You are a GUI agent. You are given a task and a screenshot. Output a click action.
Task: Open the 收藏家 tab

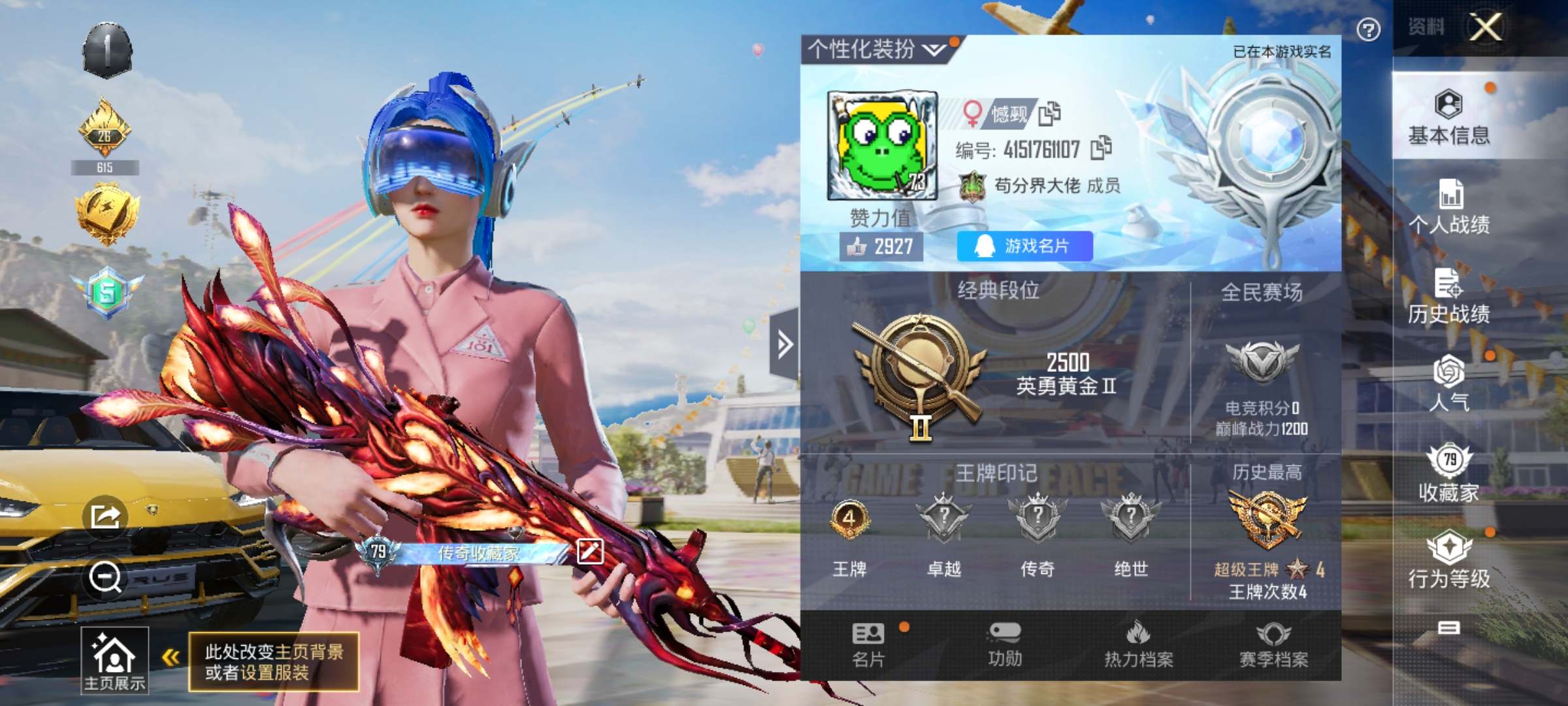point(1448,474)
